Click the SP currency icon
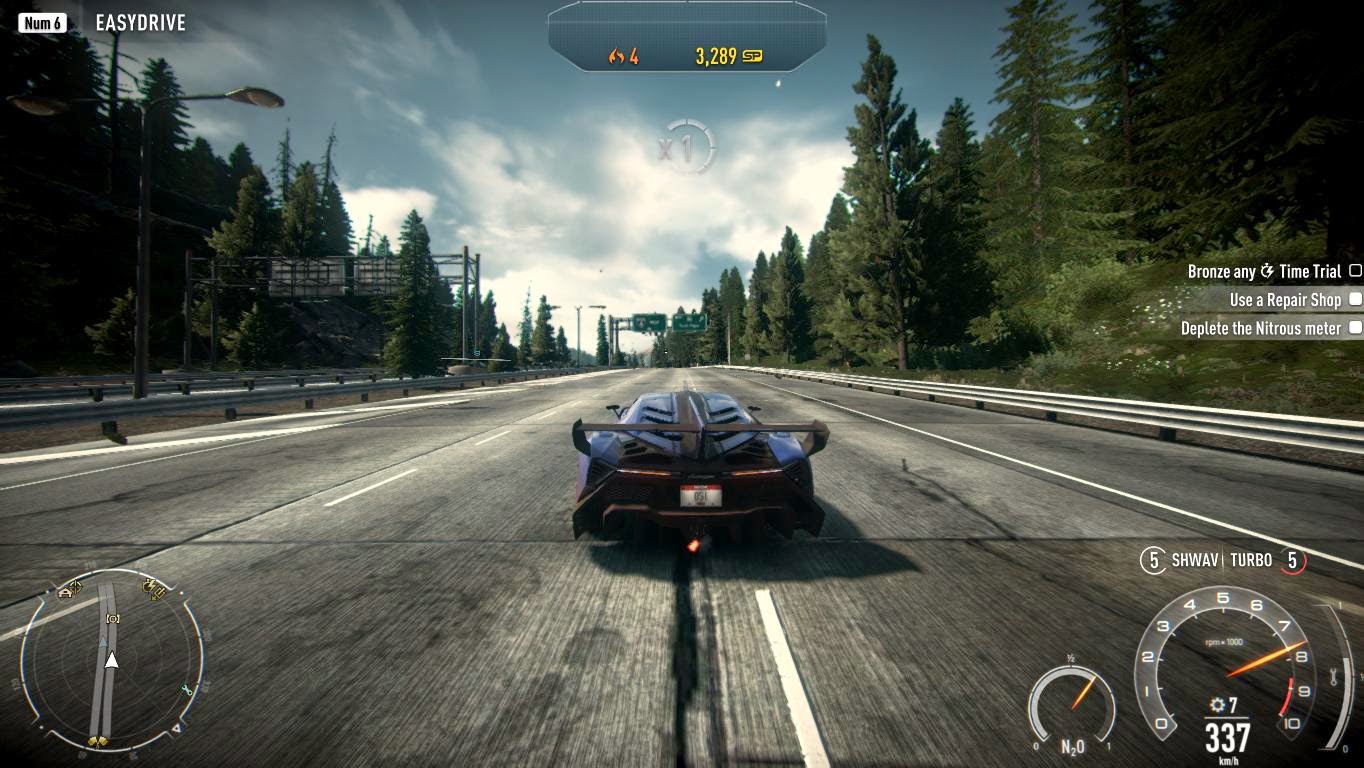The image size is (1364, 768). (753, 56)
